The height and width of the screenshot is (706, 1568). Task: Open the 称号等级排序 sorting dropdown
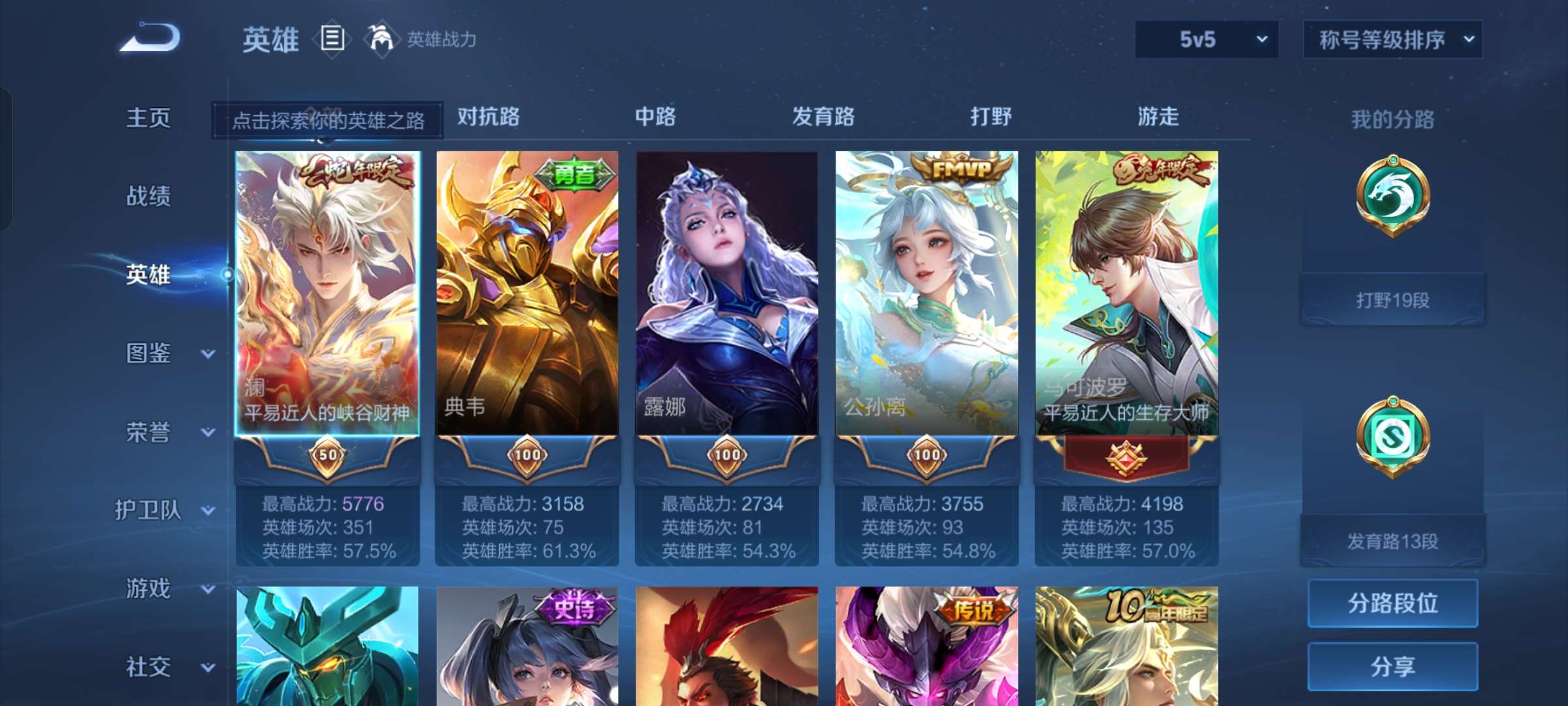[x=1392, y=39]
